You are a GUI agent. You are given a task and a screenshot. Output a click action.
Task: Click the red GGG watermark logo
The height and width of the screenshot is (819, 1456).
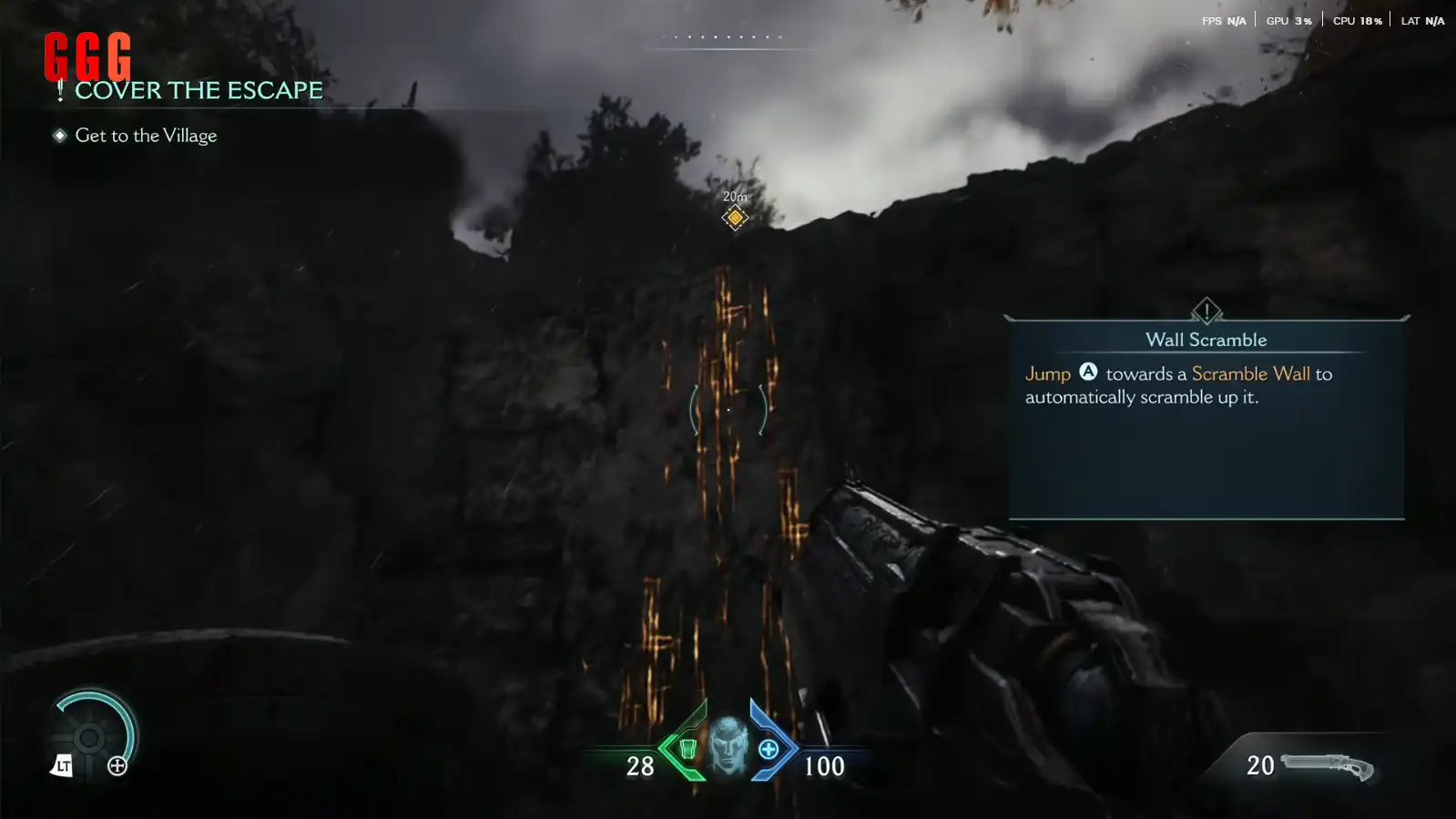[x=87, y=56]
